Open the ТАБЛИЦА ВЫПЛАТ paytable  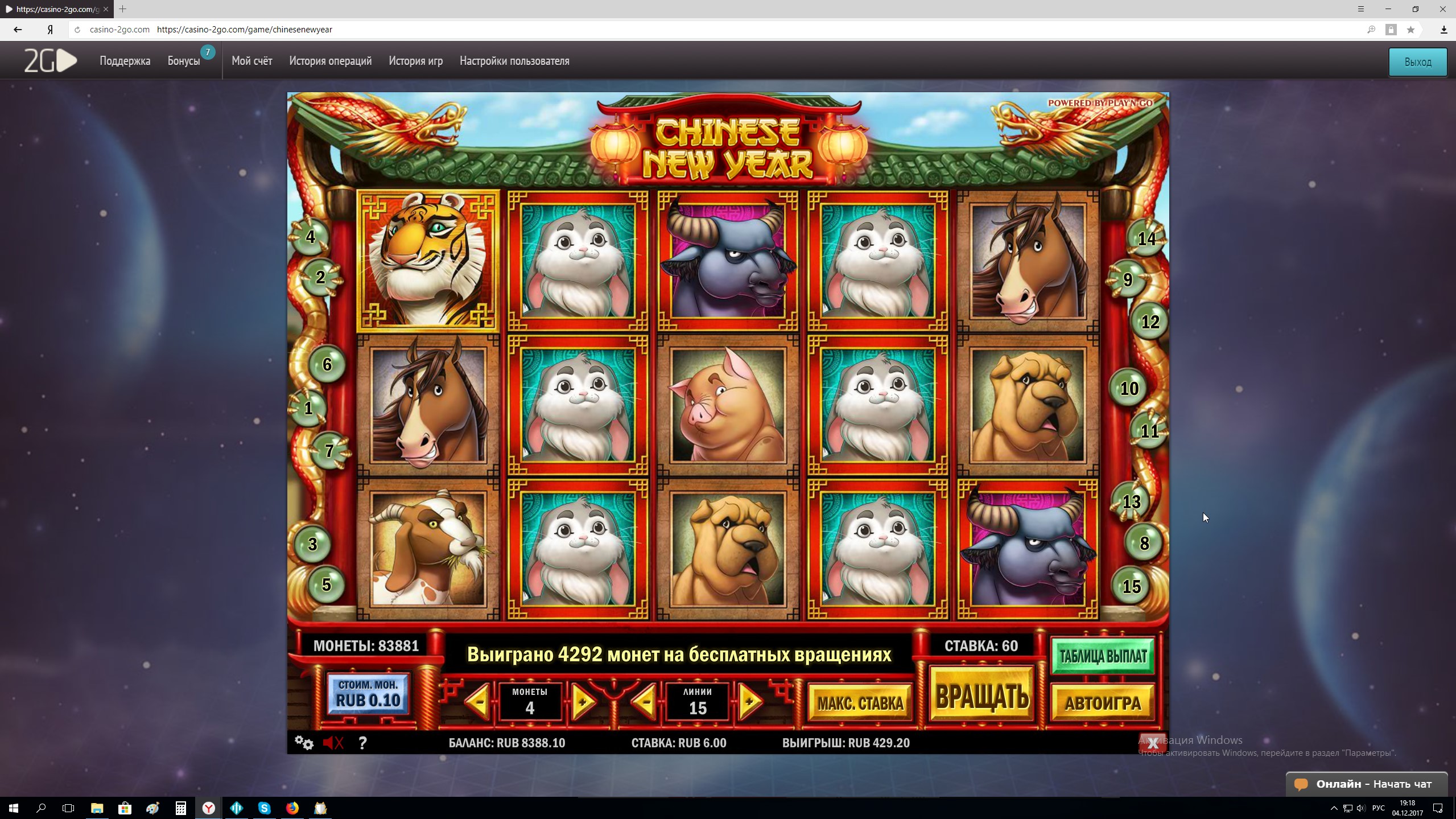pyautogui.click(x=1103, y=656)
